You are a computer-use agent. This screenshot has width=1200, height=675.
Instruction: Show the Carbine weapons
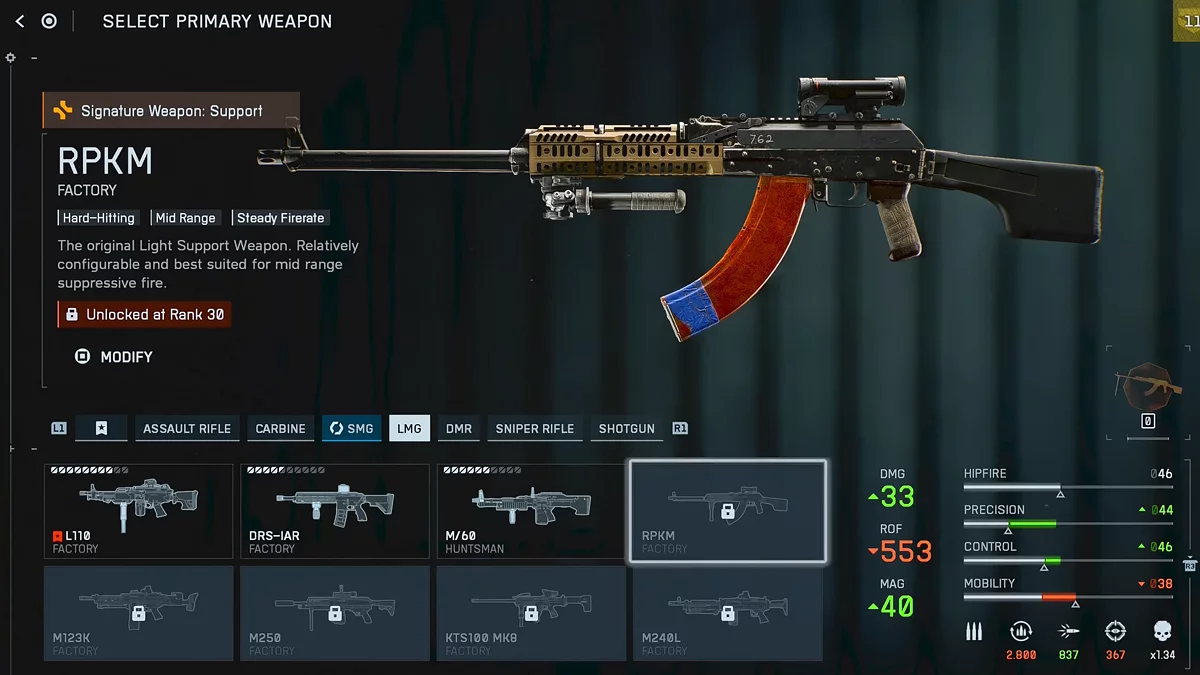tap(280, 428)
